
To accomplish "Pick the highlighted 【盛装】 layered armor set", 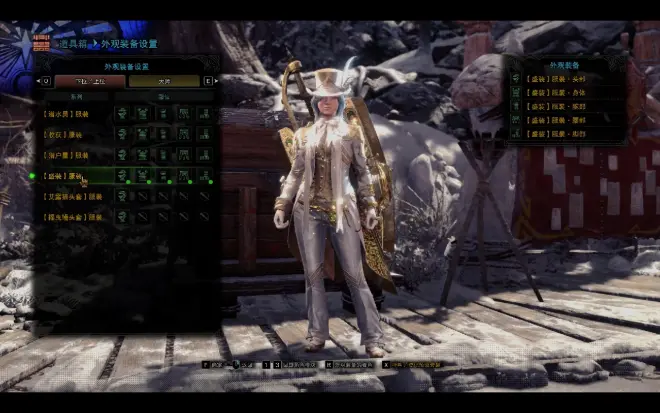I will coord(72,176).
